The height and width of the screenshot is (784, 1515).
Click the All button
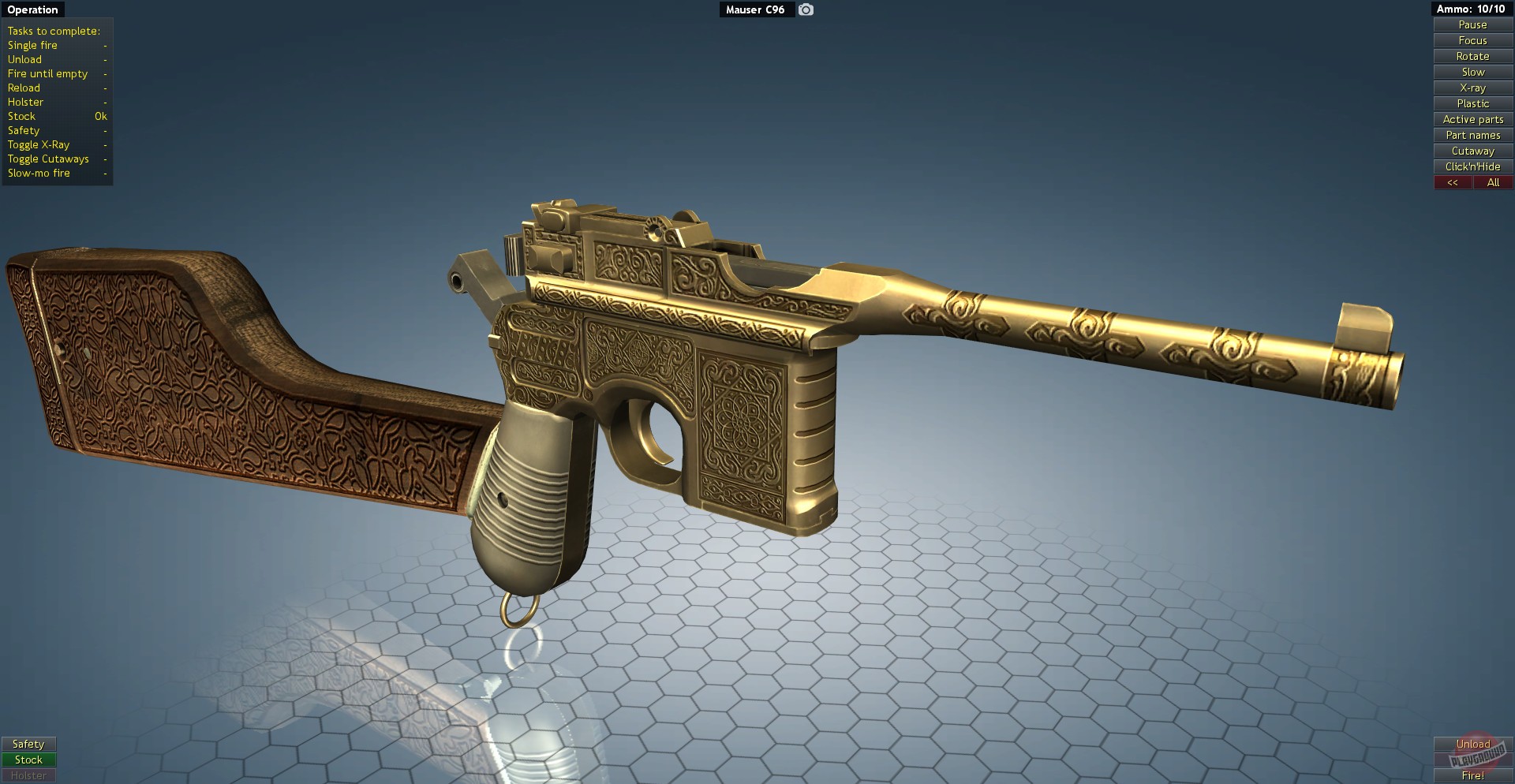(x=1493, y=182)
